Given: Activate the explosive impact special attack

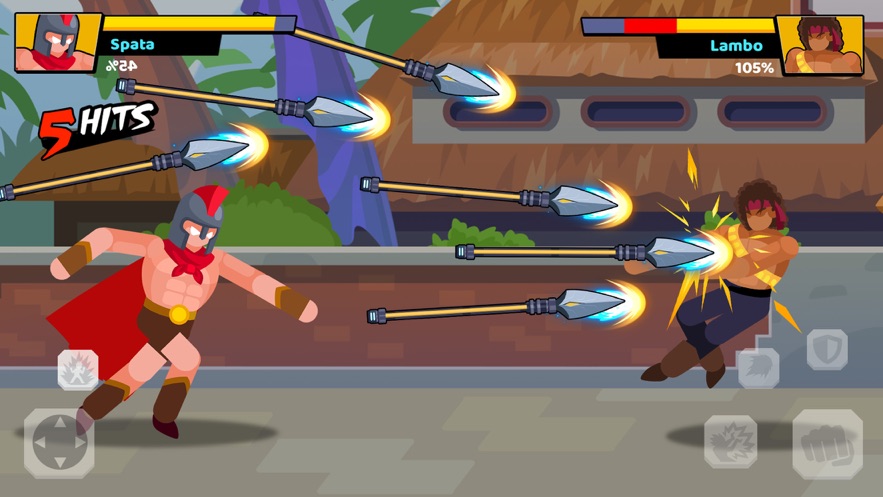Looking at the screenshot, I should 730,442.
